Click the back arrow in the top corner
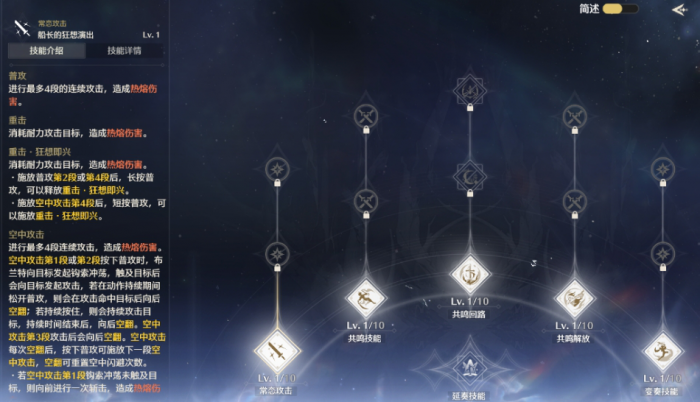700x402 pixels. (x=679, y=10)
